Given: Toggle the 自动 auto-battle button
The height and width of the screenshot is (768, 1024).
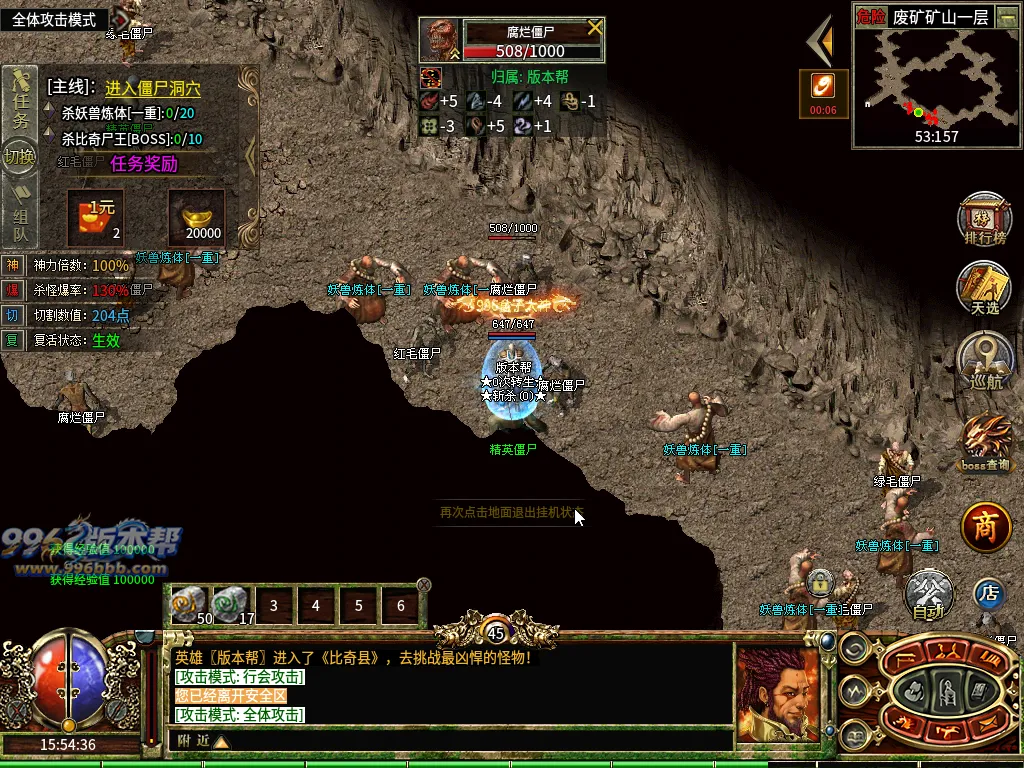Looking at the screenshot, I should click(x=929, y=596).
